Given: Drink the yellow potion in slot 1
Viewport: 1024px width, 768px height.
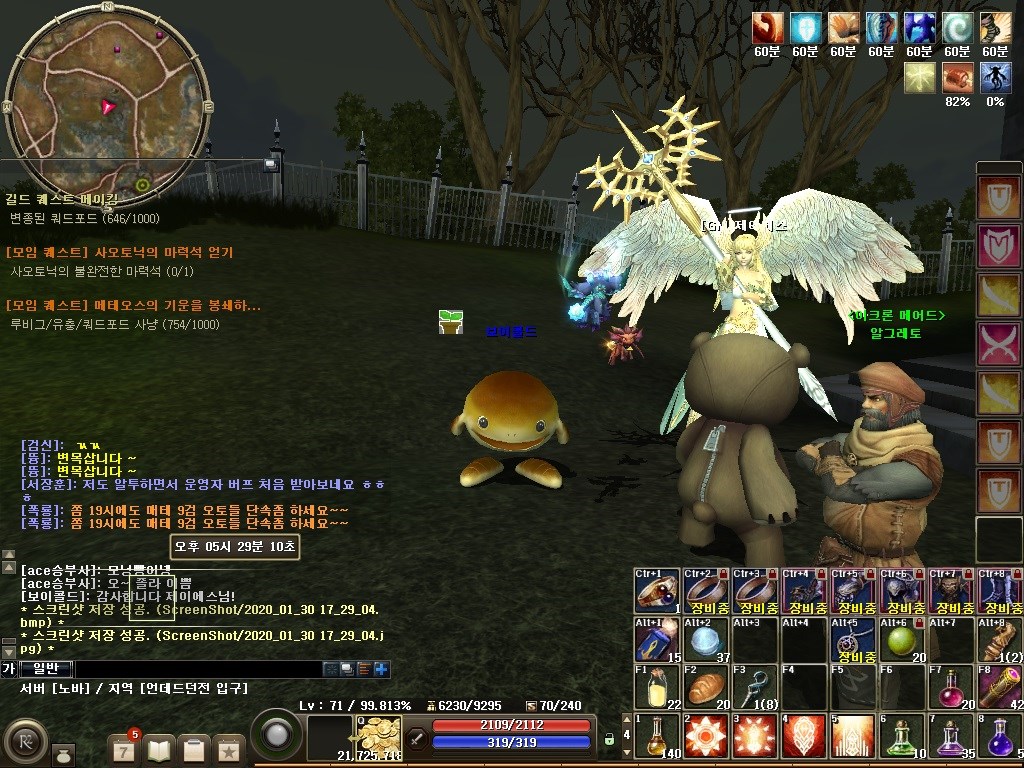Looking at the screenshot, I should click(657, 736).
